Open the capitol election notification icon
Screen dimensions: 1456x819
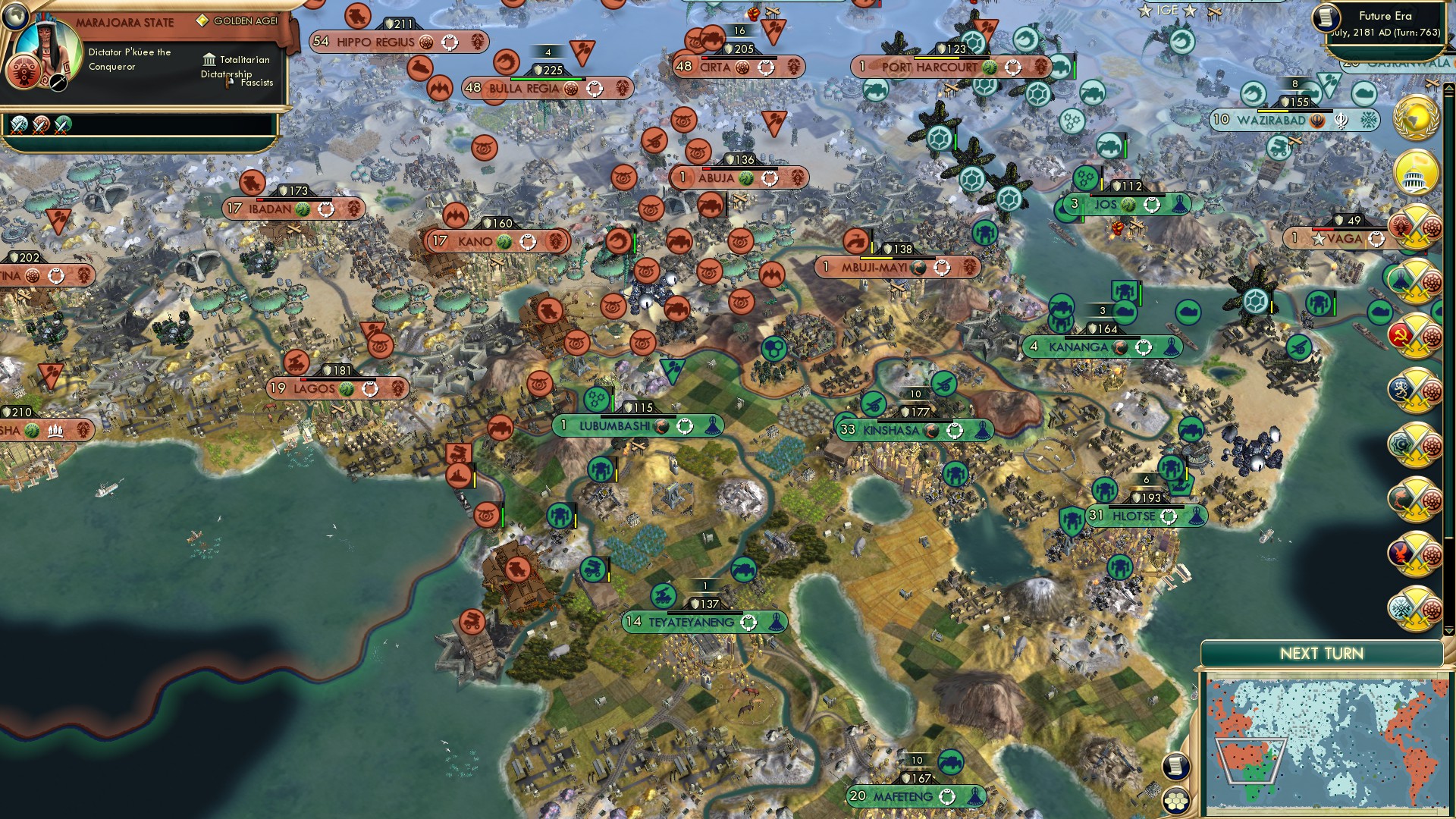pyautogui.click(x=1417, y=171)
